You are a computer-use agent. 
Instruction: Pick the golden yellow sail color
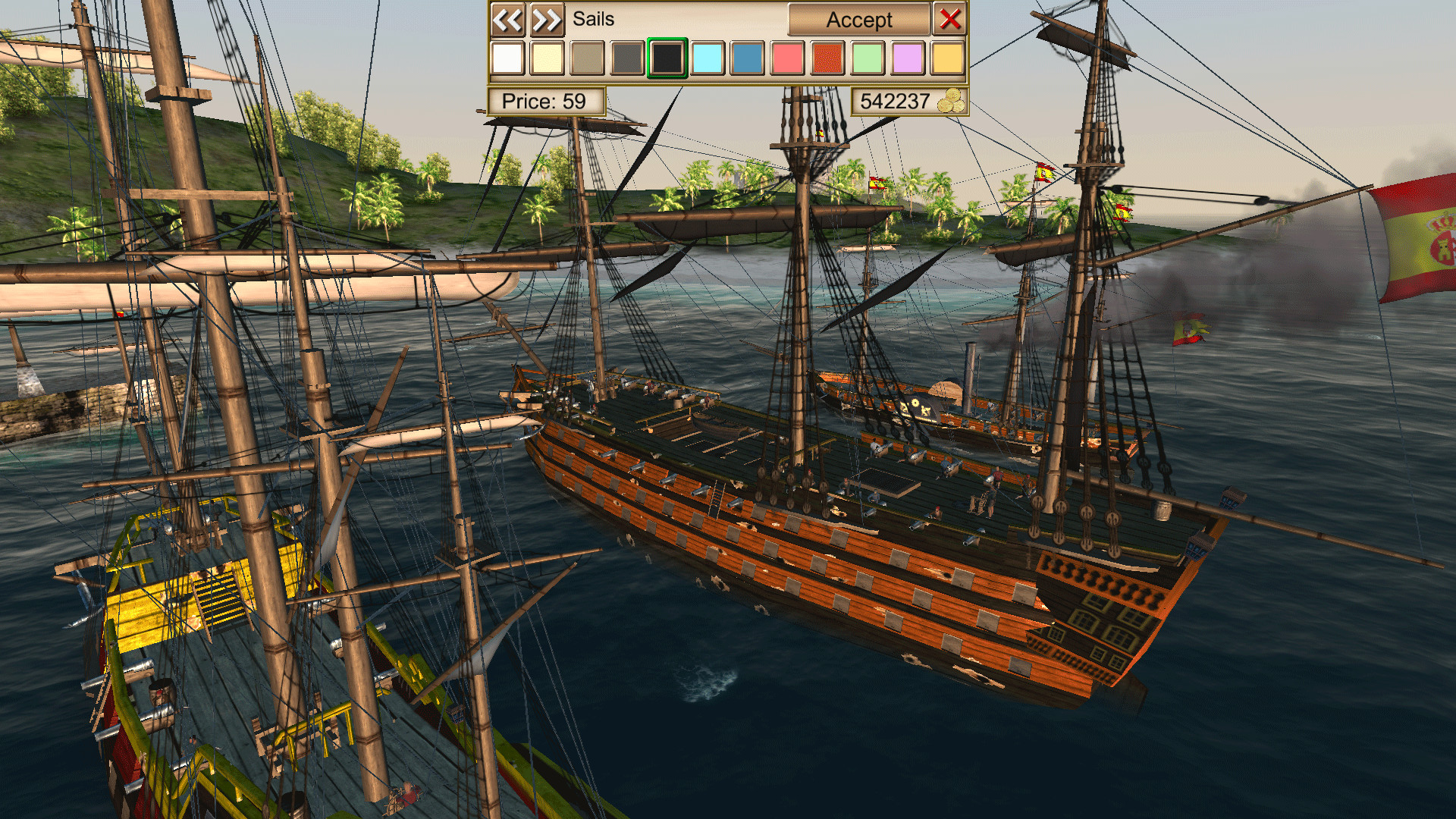pyautogui.click(x=949, y=58)
